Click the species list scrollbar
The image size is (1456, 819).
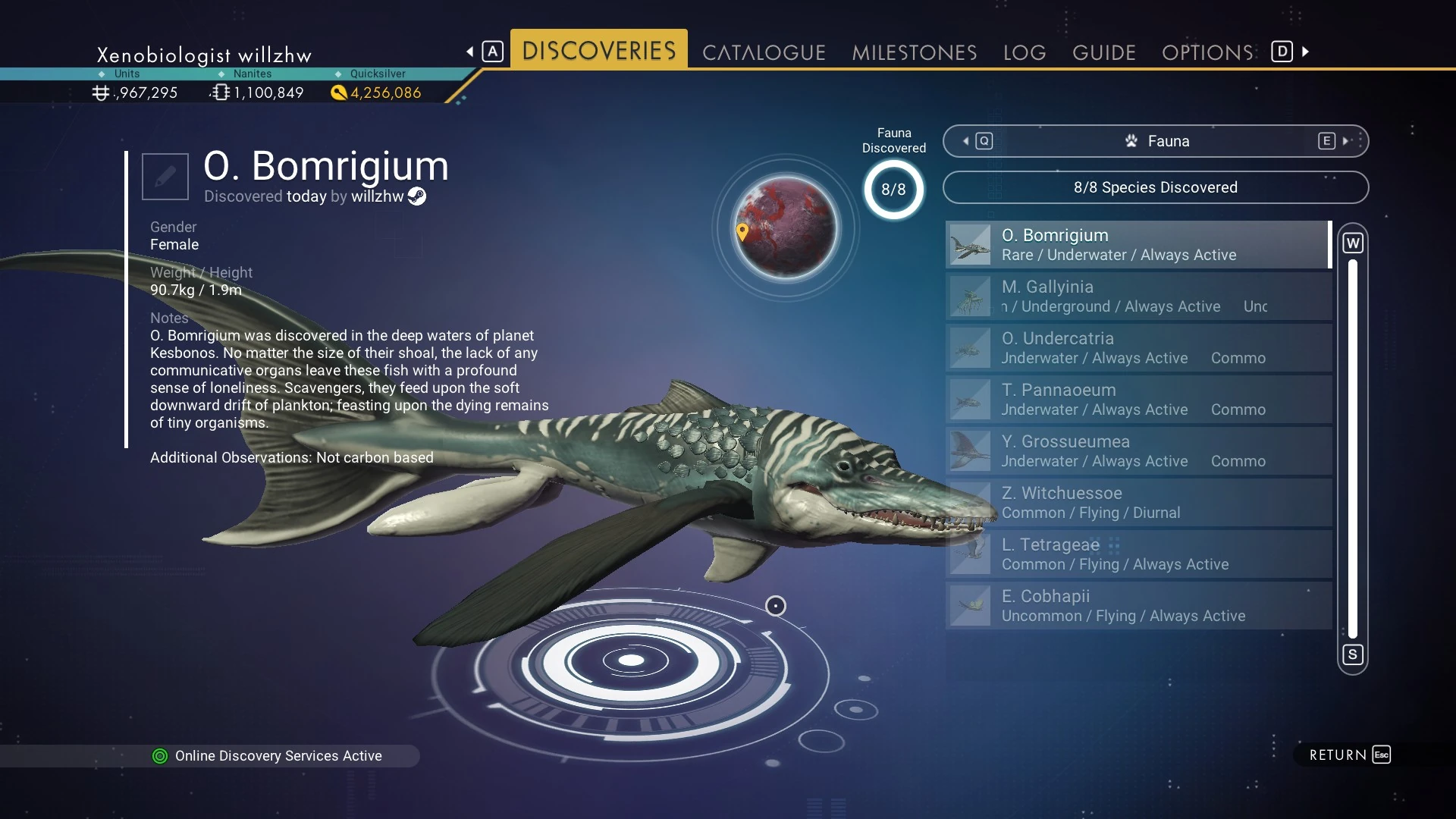(1352, 447)
